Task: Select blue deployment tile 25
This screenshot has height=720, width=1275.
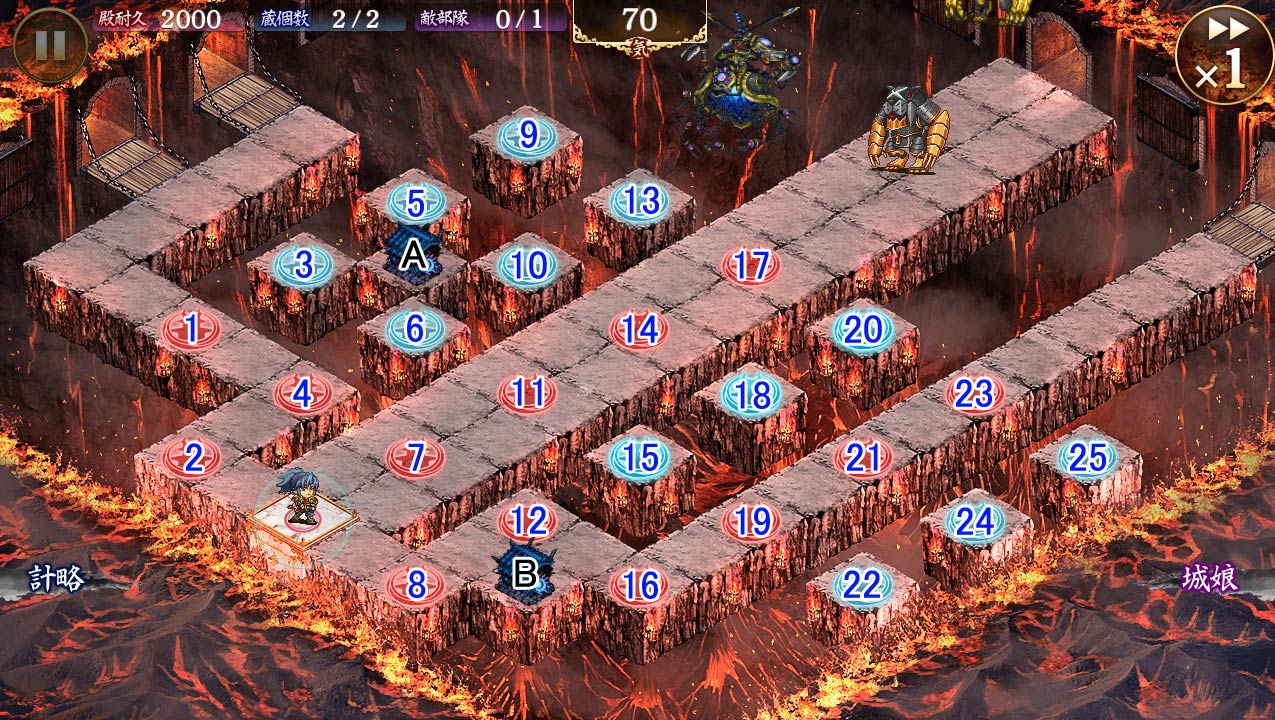Action: (1087, 458)
